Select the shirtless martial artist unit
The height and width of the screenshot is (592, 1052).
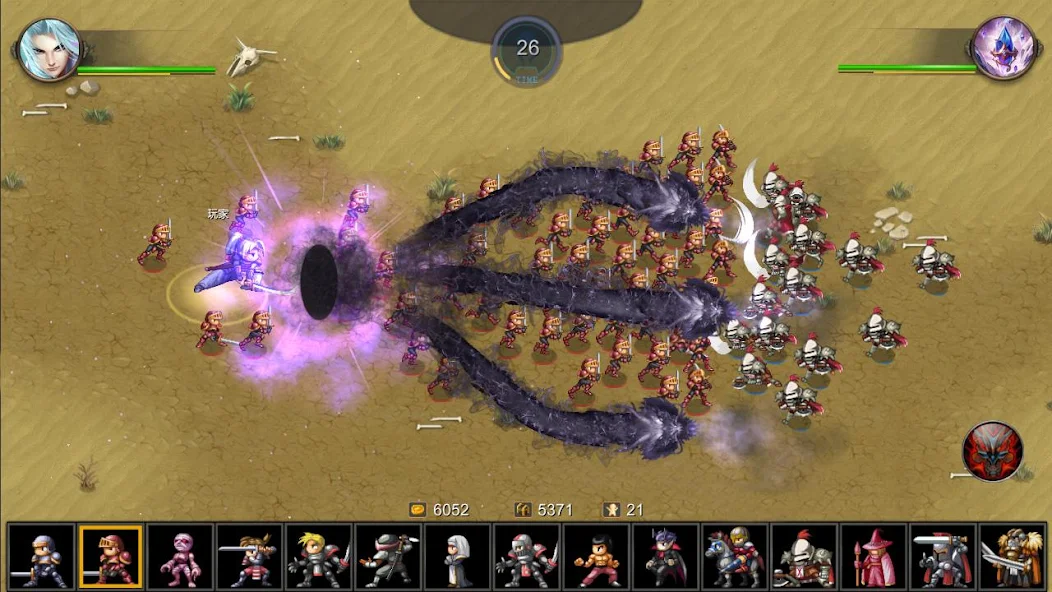(596, 556)
